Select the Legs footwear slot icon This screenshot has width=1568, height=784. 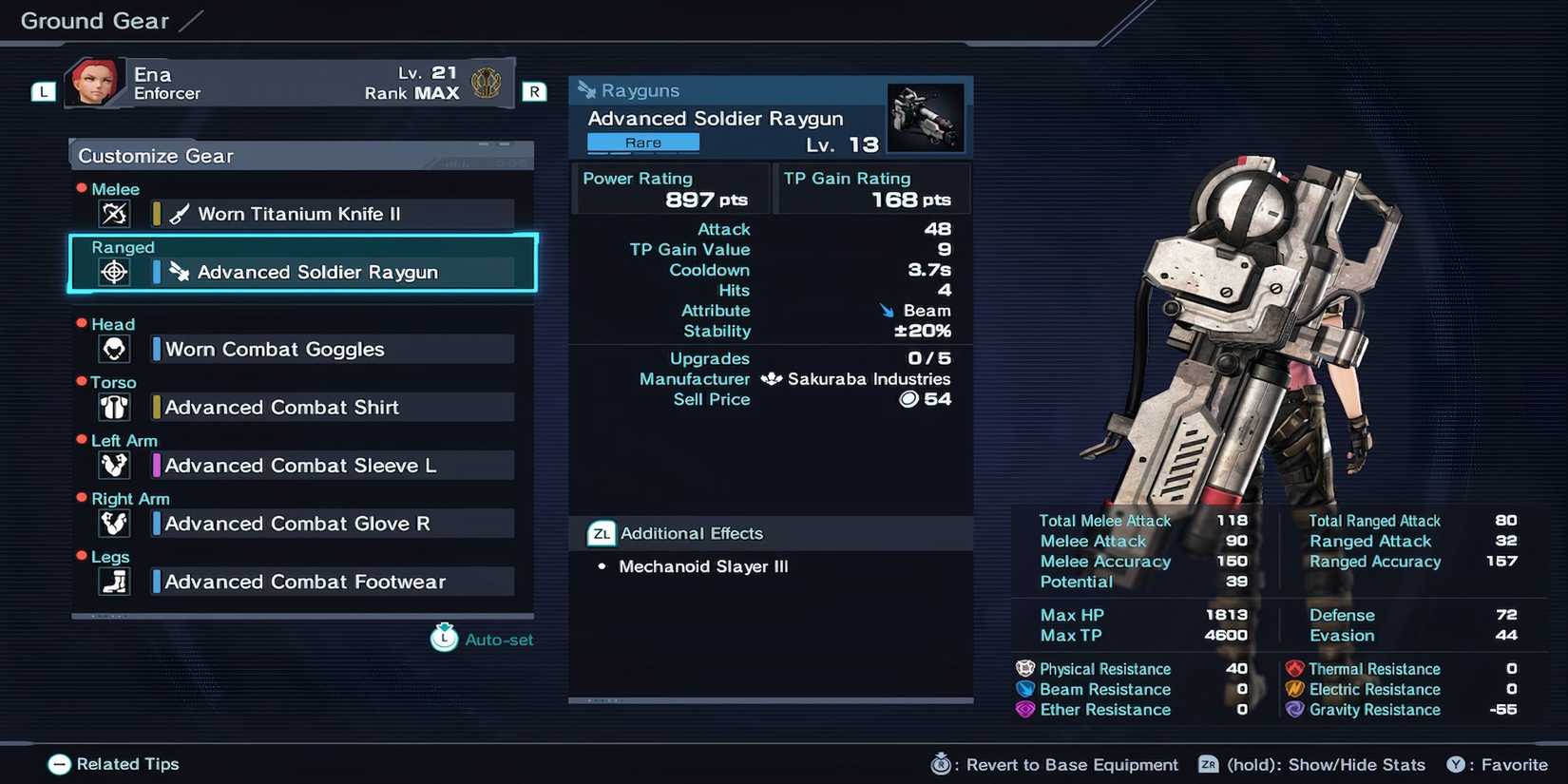114,581
